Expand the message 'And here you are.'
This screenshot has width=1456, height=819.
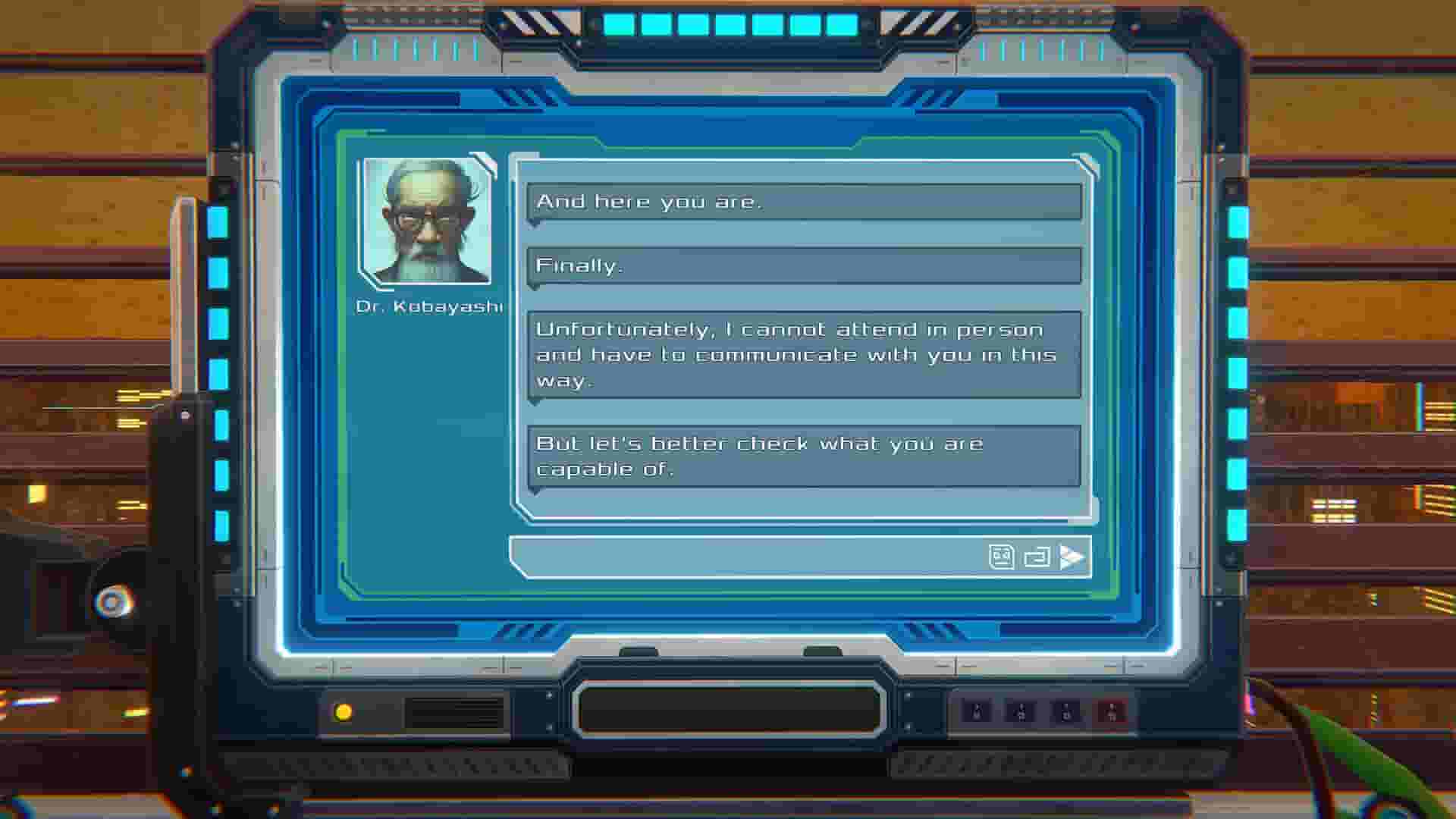(804, 202)
